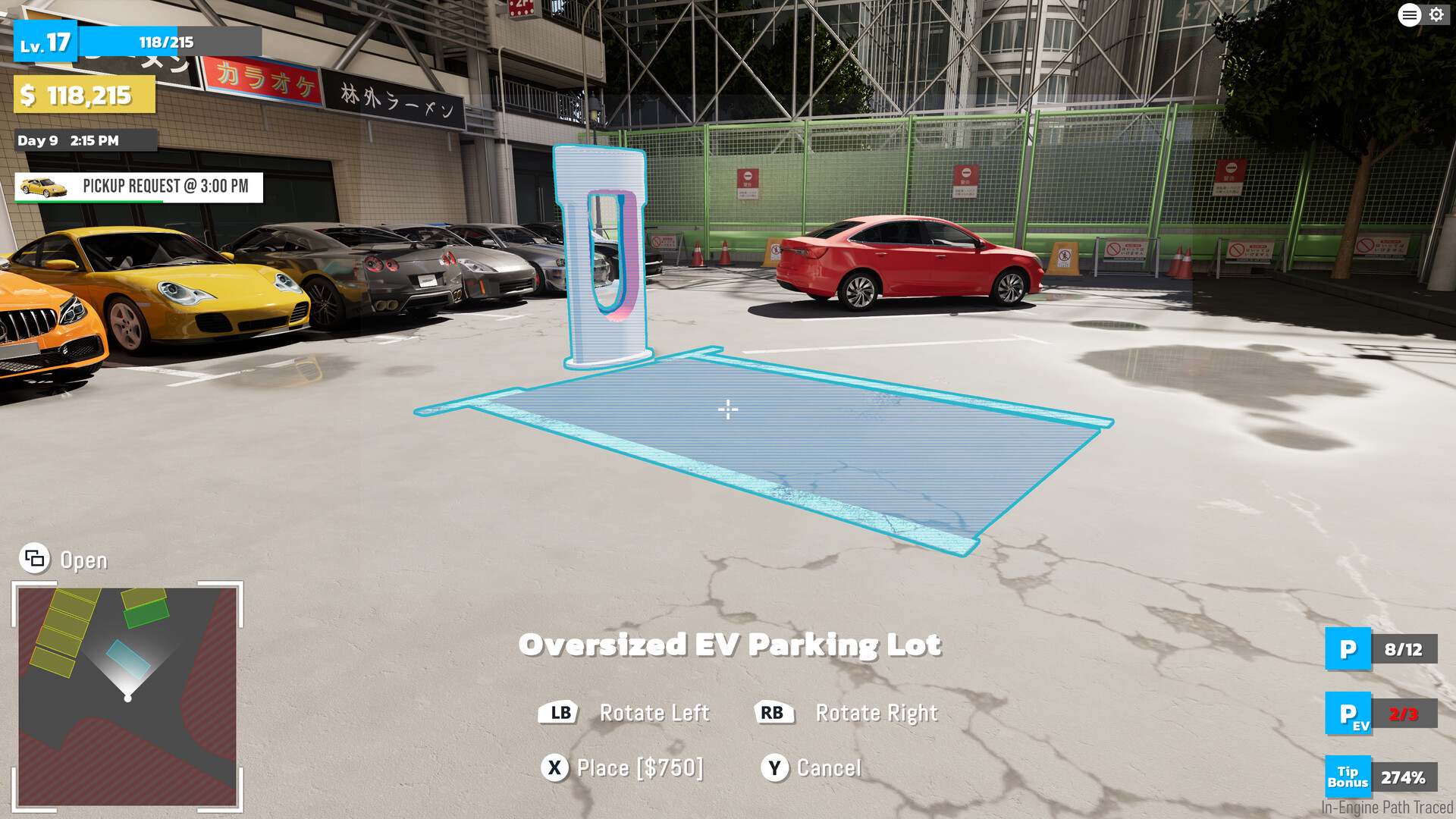This screenshot has height=819, width=1456.
Task: Toggle Rotate Left with the LB prompt
Action: (559, 713)
